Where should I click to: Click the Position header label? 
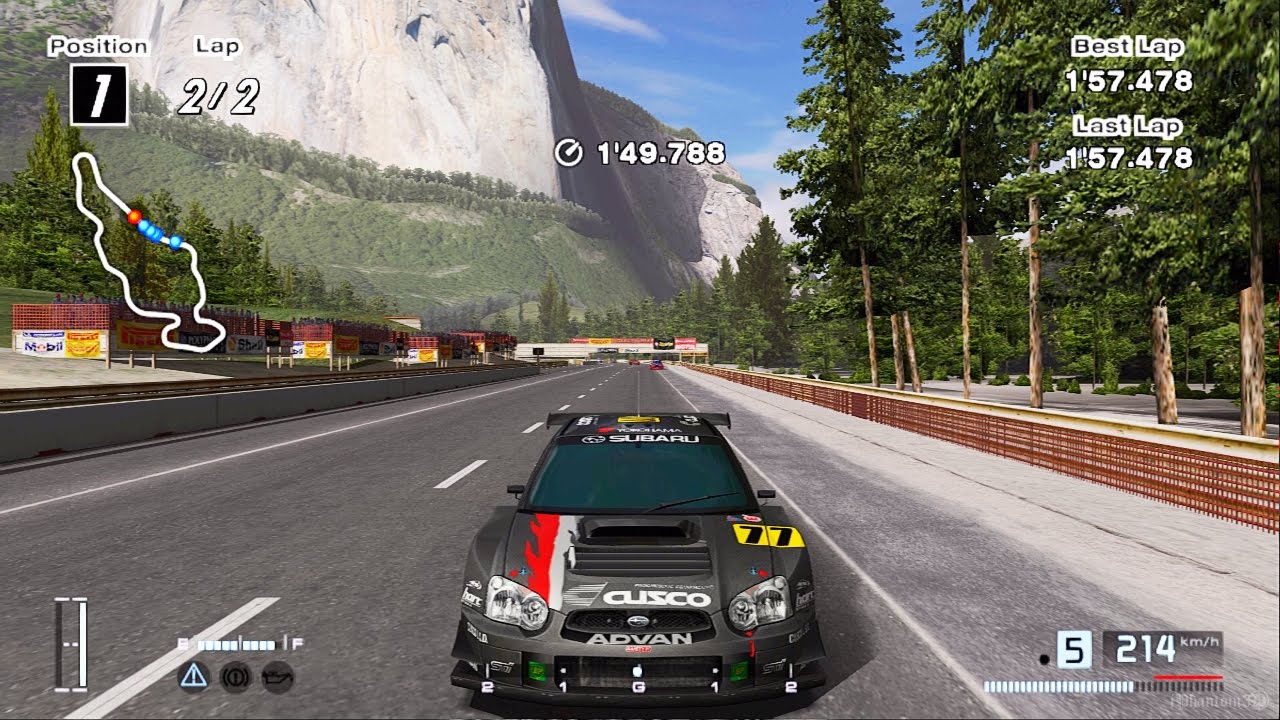[97, 45]
